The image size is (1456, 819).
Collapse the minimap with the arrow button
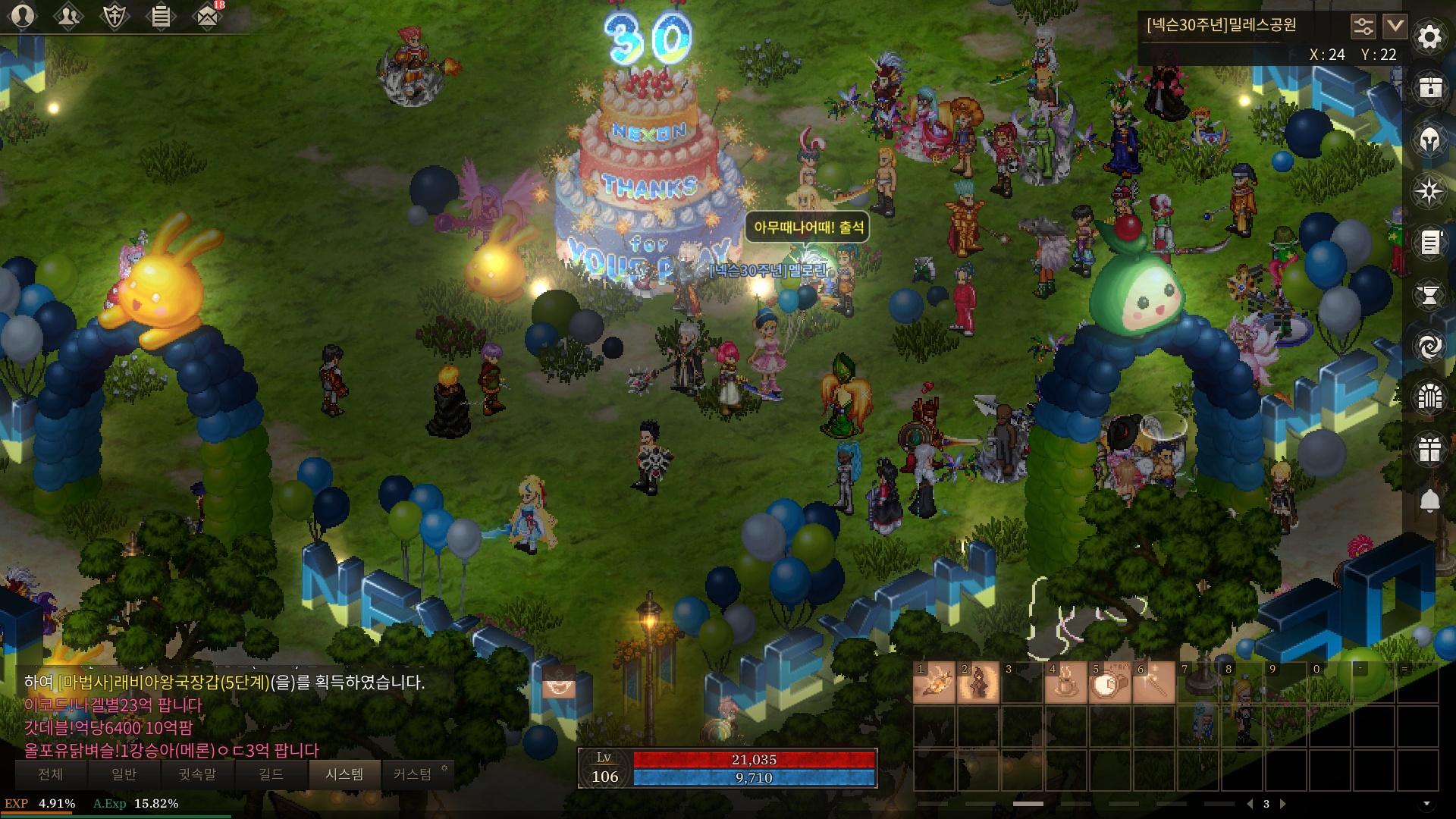coord(1395,27)
